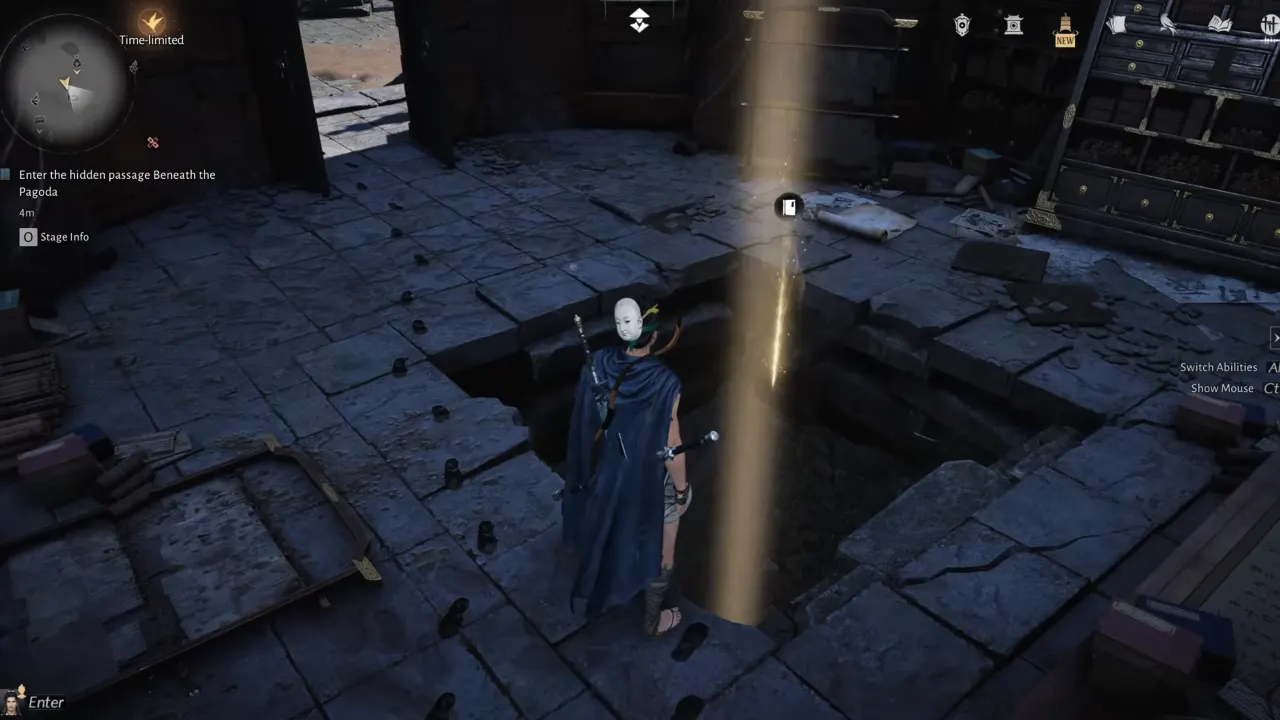1280x720 pixels.
Task: Open the folded letters icon near the cabinet
Action: (1118, 25)
